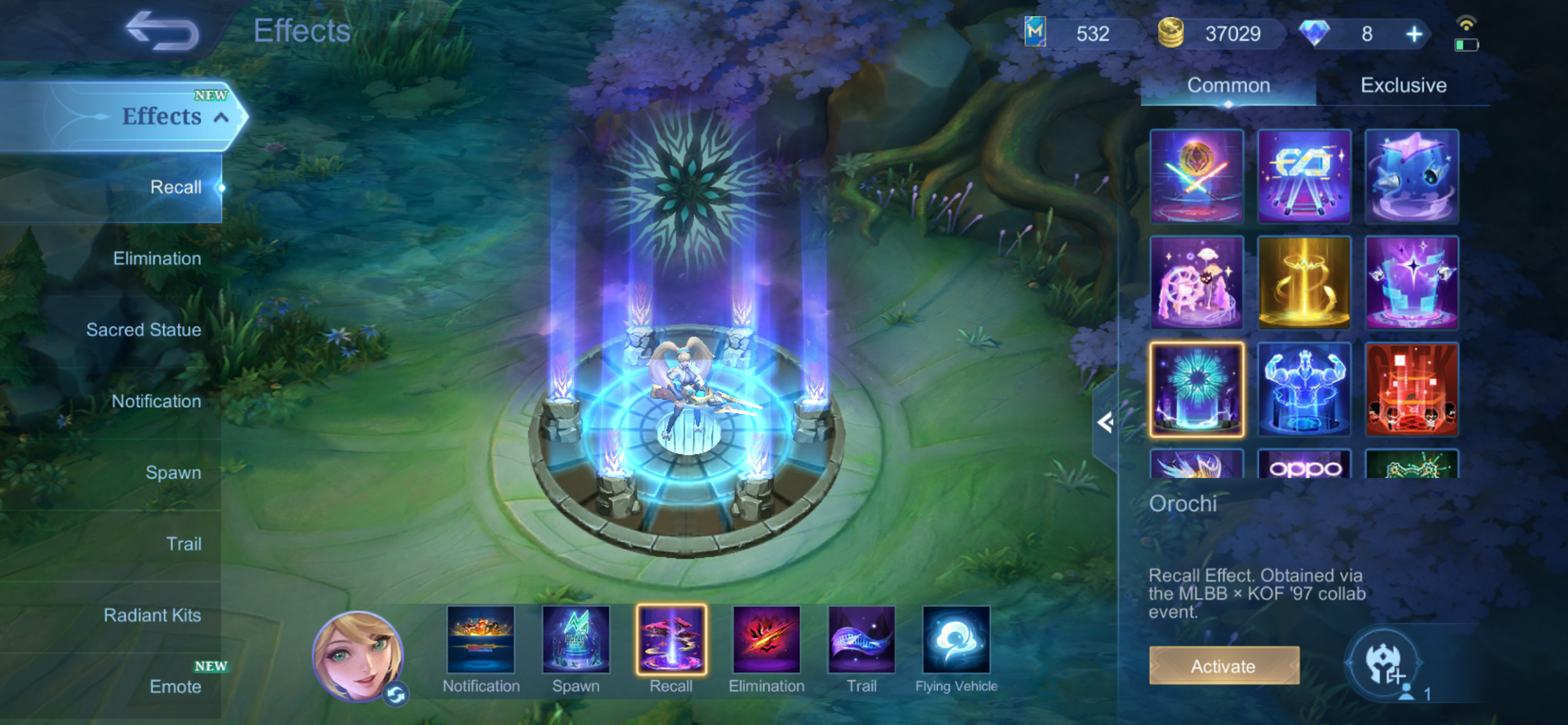Open the Emote section
The height and width of the screenshot is (725, 1568).
[175, 686]
